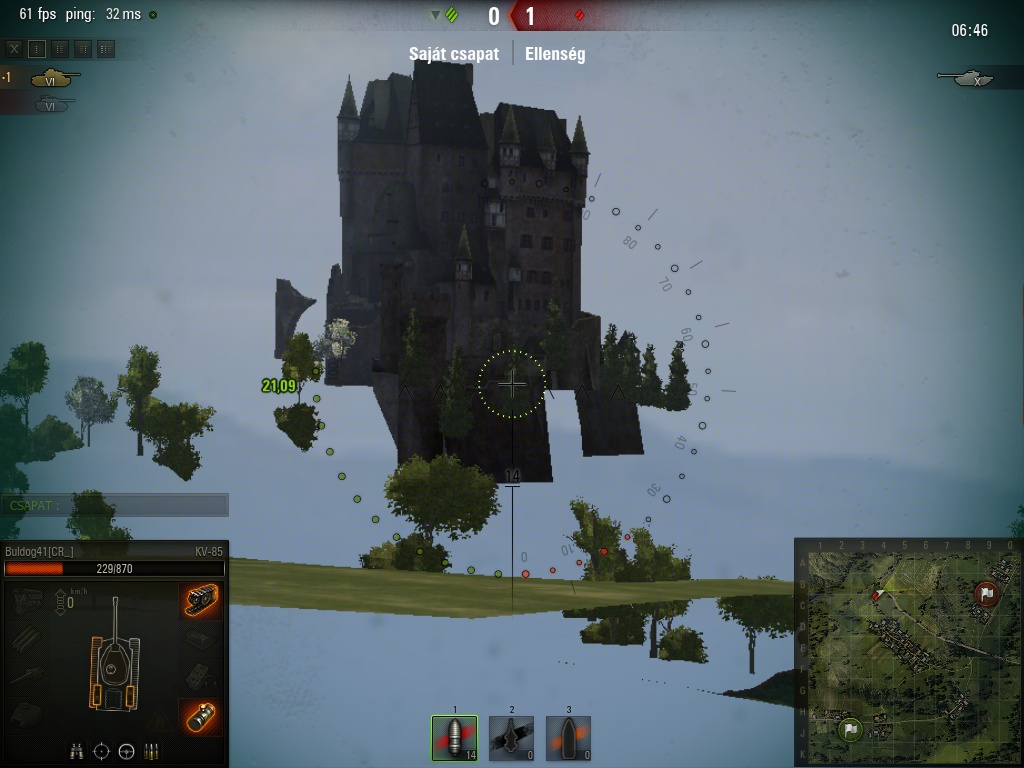The height and width of the screenshot is (768, 1024).
Task: Click the driver steering wheel crew icon
Action: pos(126,751)
